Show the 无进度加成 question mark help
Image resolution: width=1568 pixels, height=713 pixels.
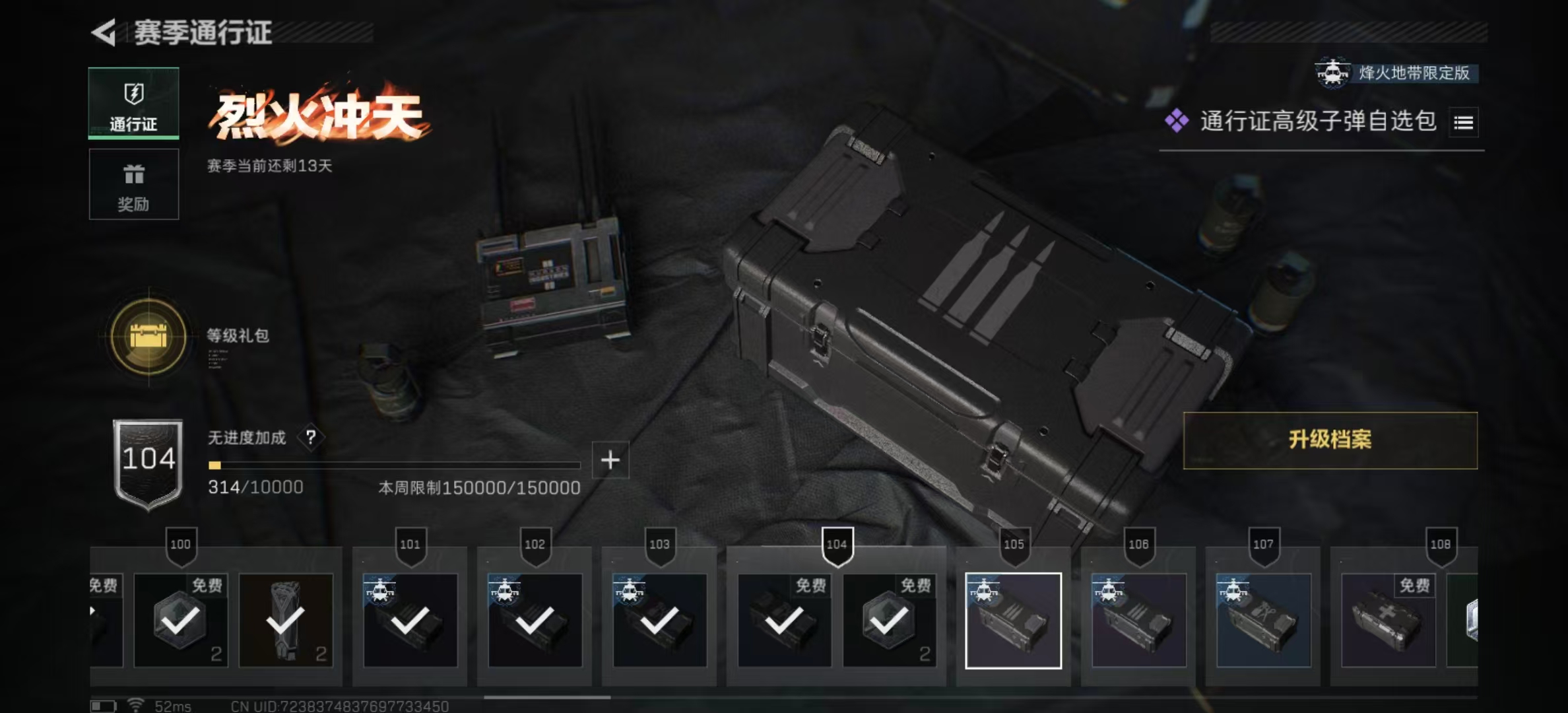point(310,437)
